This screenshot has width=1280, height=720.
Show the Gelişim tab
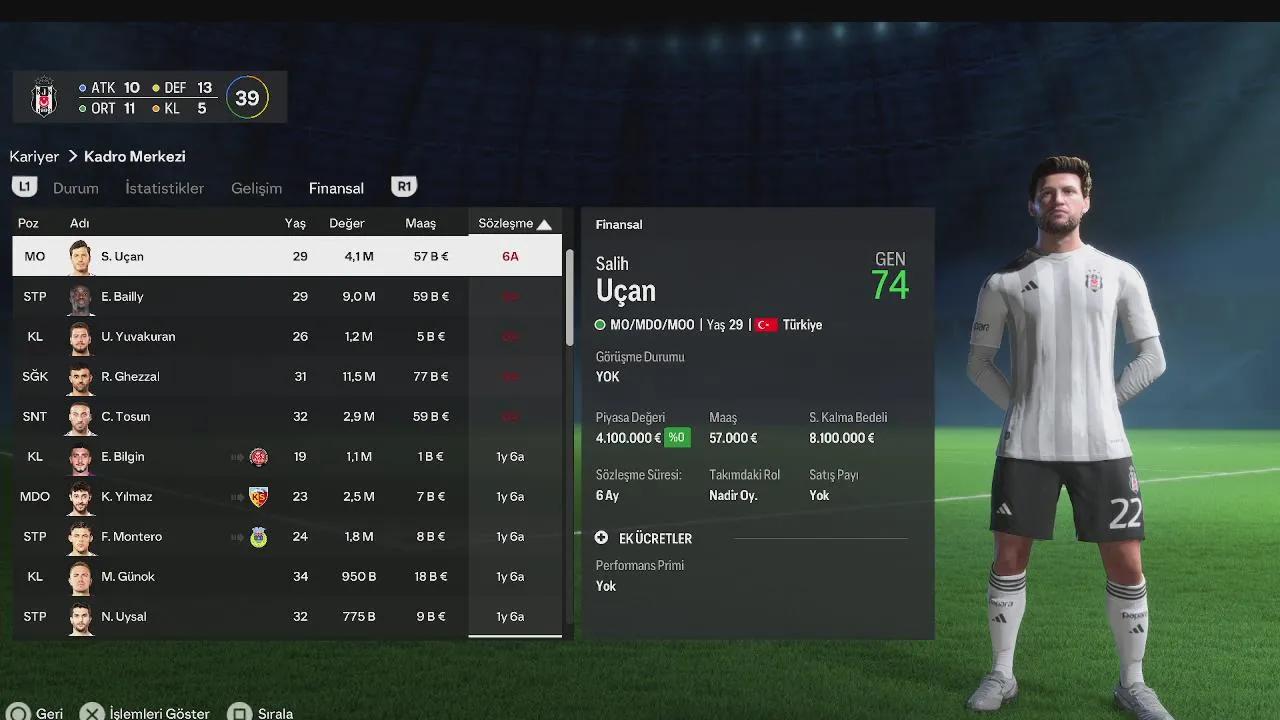[x=256, y=188]
